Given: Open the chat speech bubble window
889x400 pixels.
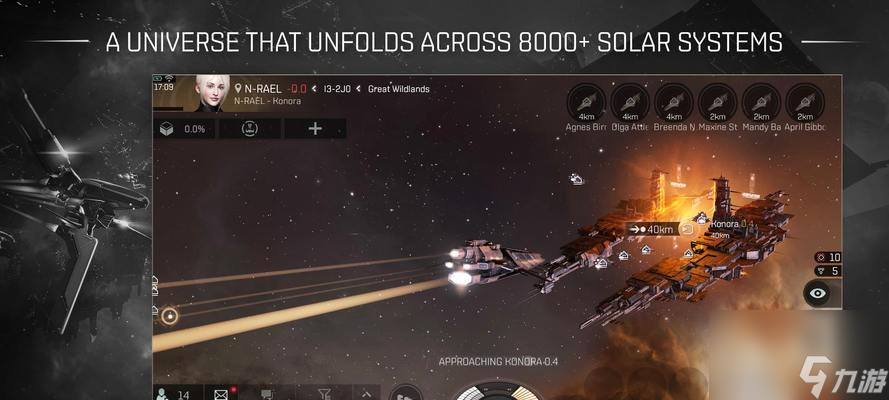Looking at the screenshot, I should point(268,394).
